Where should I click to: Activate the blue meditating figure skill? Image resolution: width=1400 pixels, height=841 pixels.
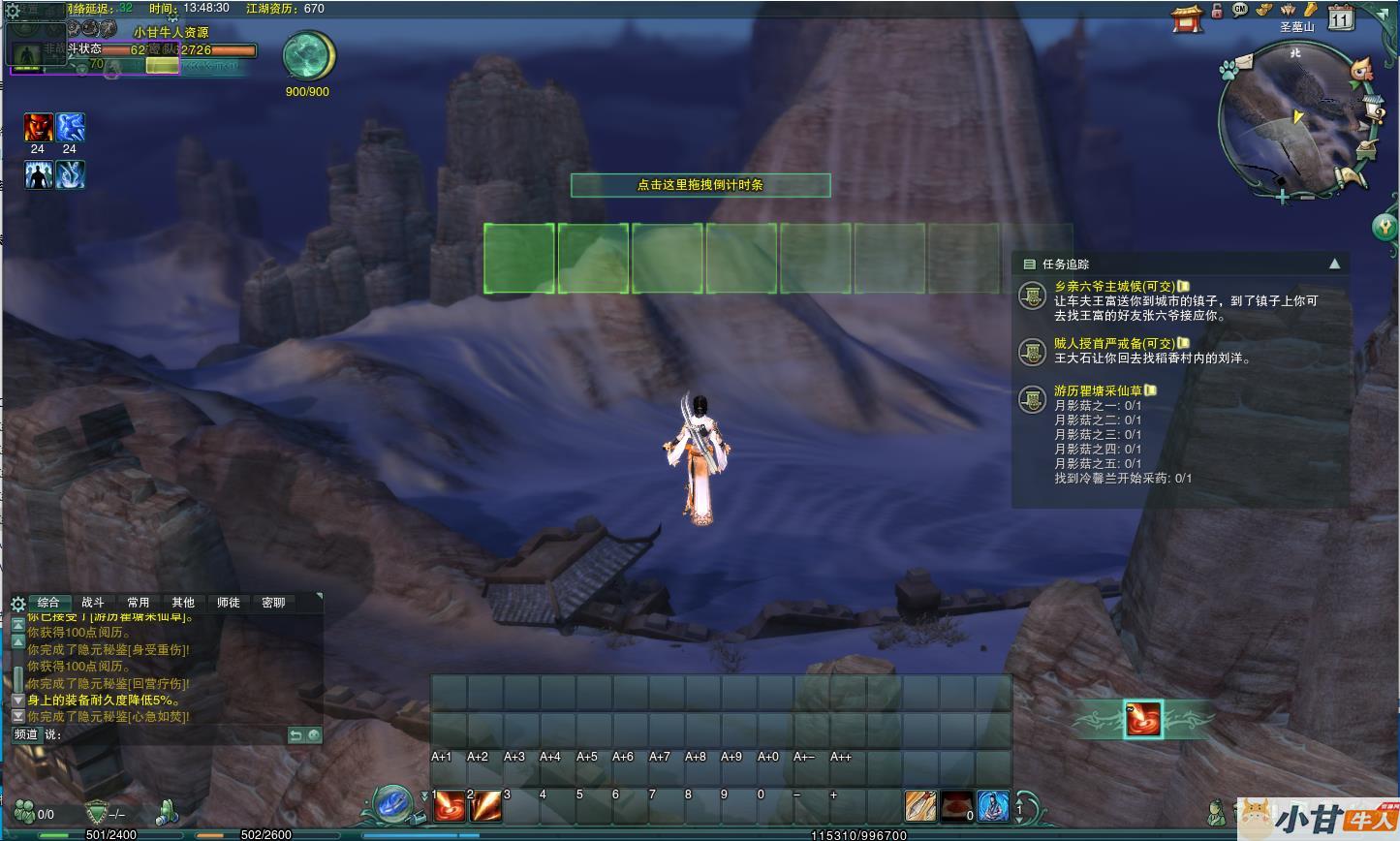992,806
